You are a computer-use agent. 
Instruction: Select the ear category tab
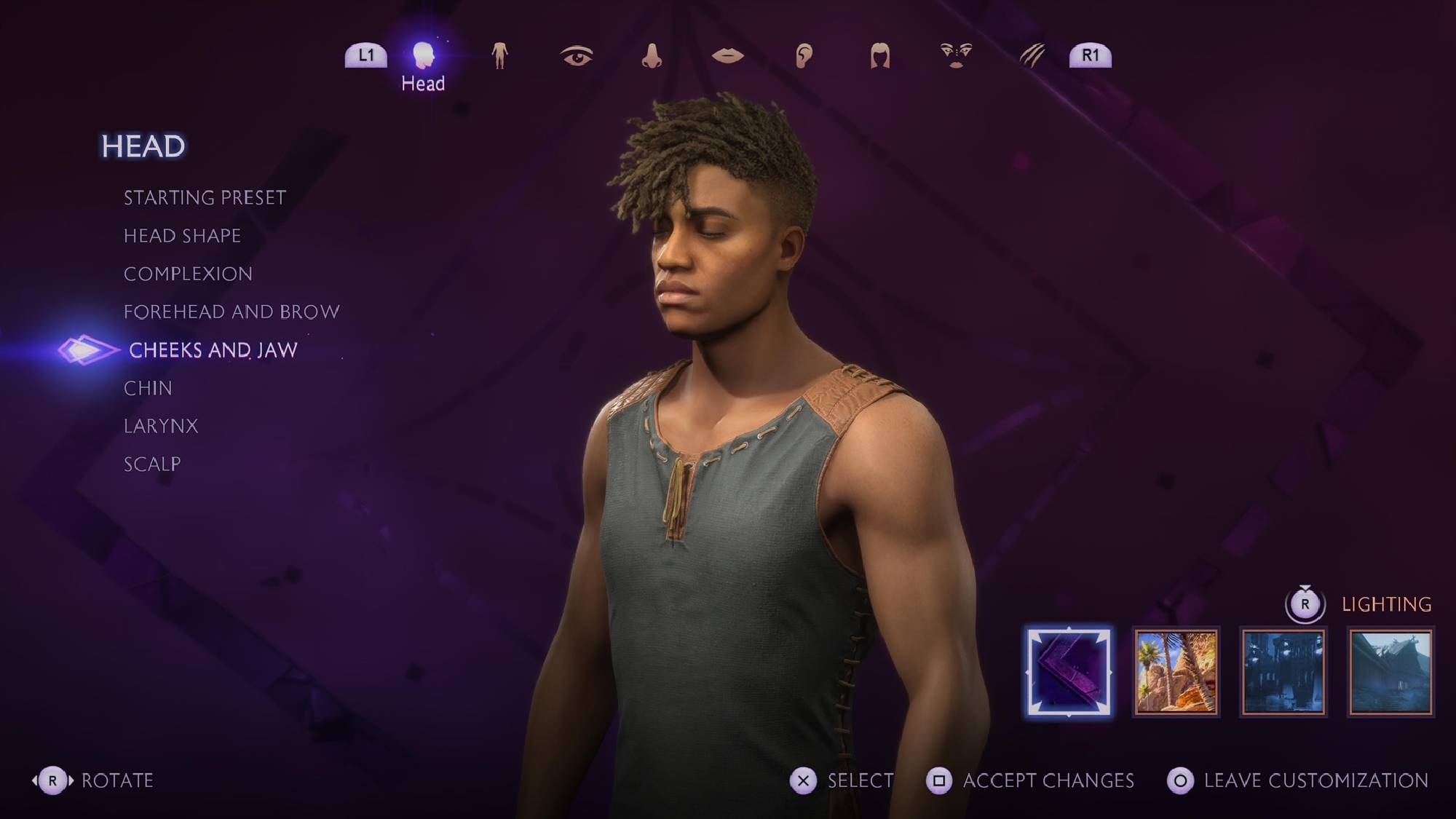[804, 56]
